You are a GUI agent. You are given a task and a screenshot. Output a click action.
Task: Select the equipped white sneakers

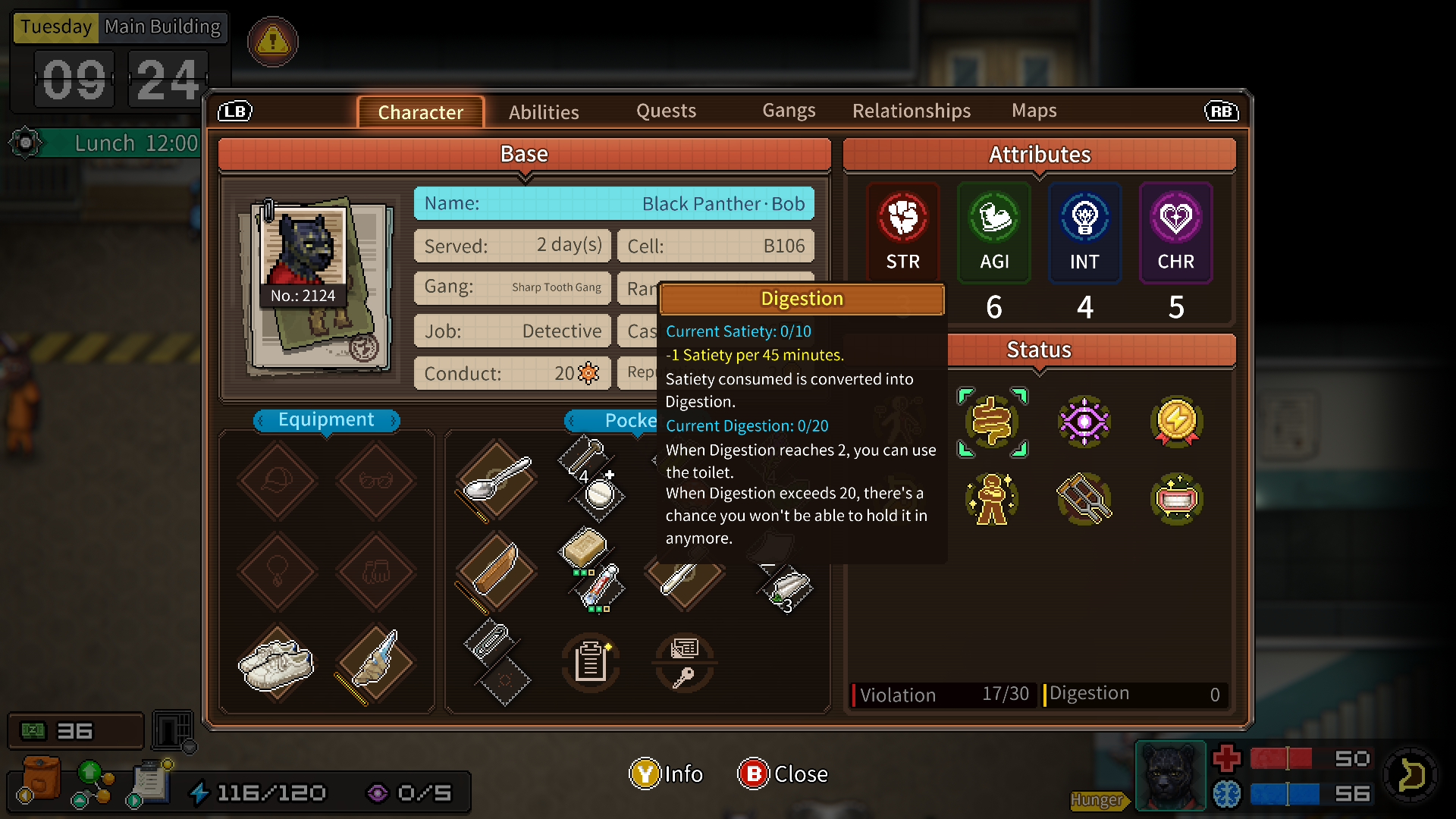[277, 664]
